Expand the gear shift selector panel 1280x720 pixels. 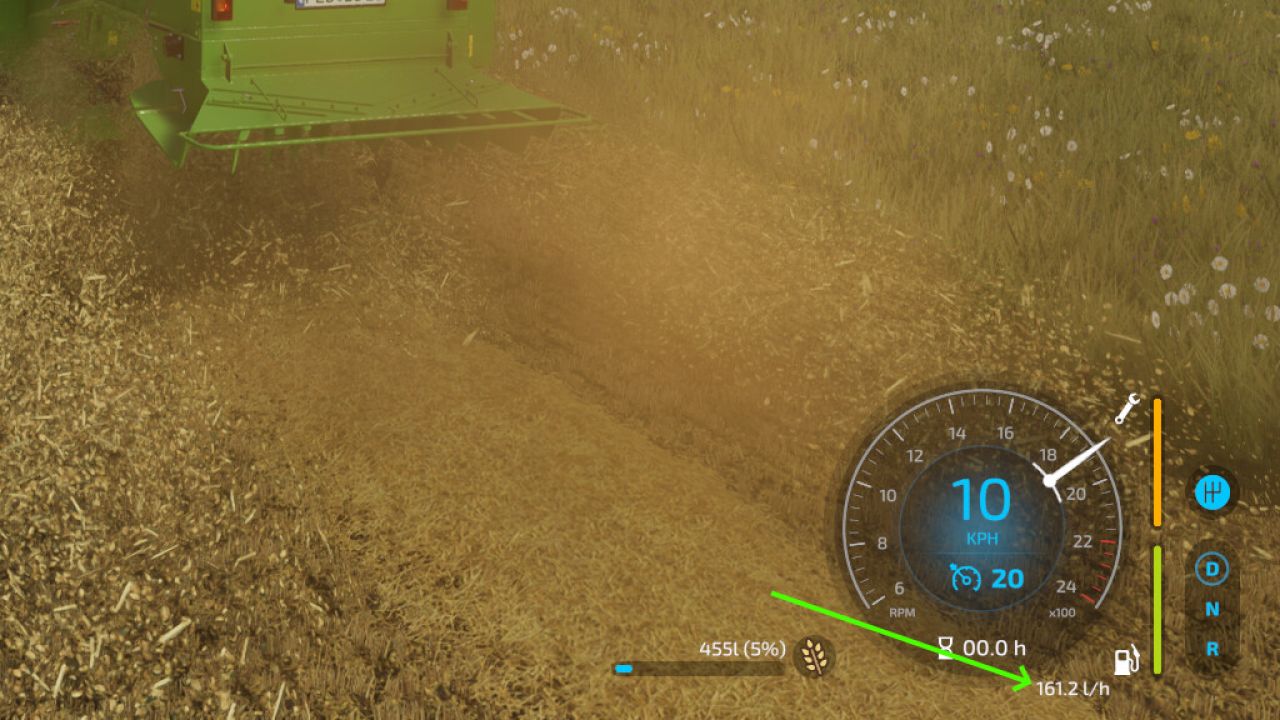1213,490
